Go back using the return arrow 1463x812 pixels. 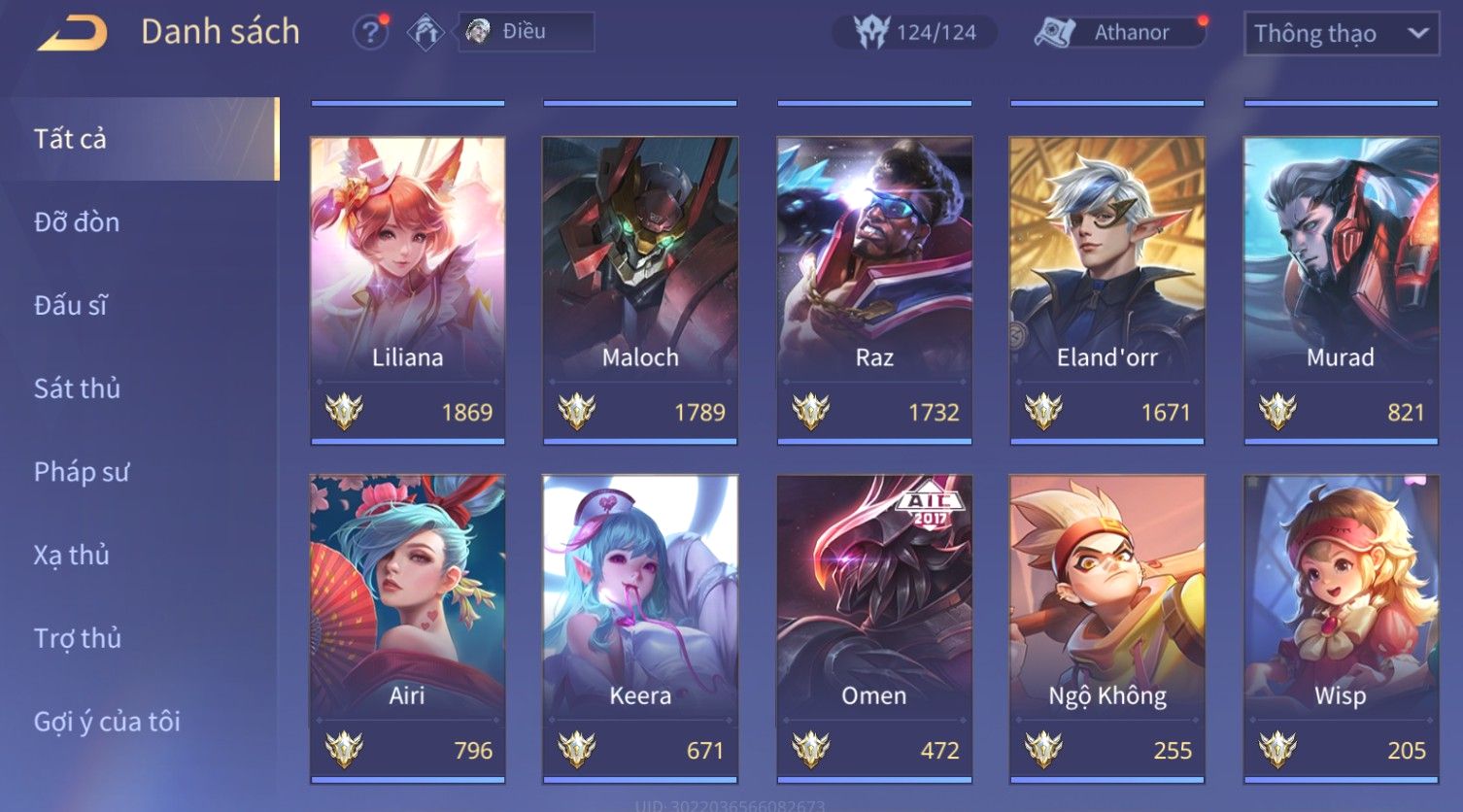(x=73, y=33)
